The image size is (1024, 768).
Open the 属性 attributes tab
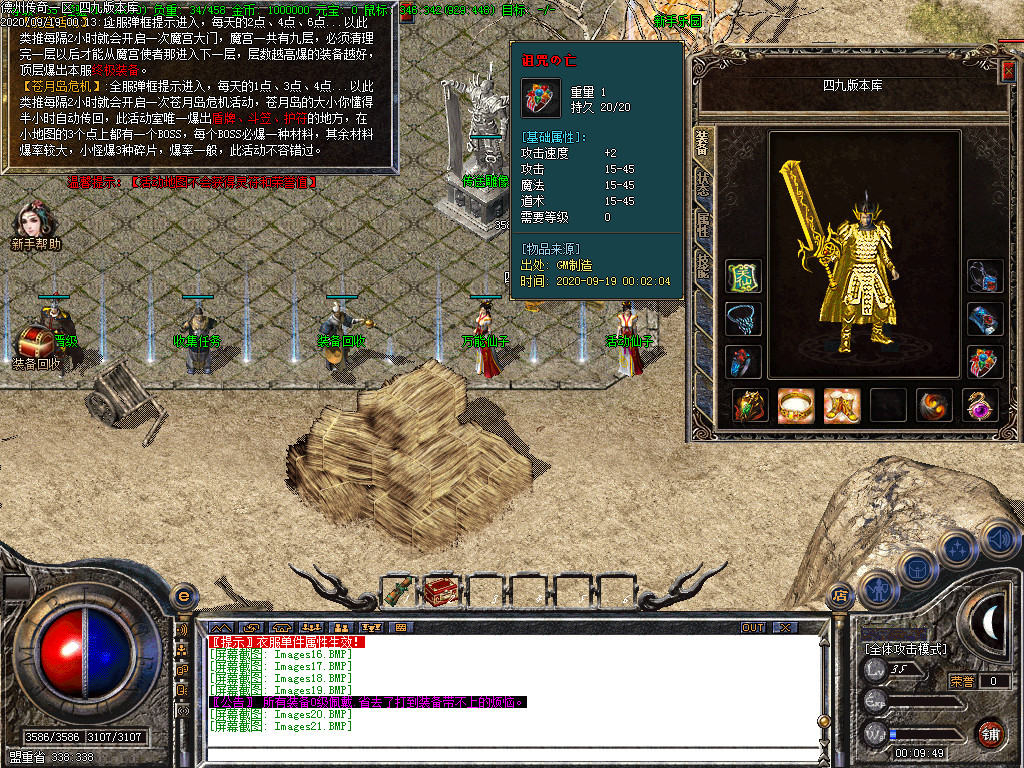coord(701,224)
